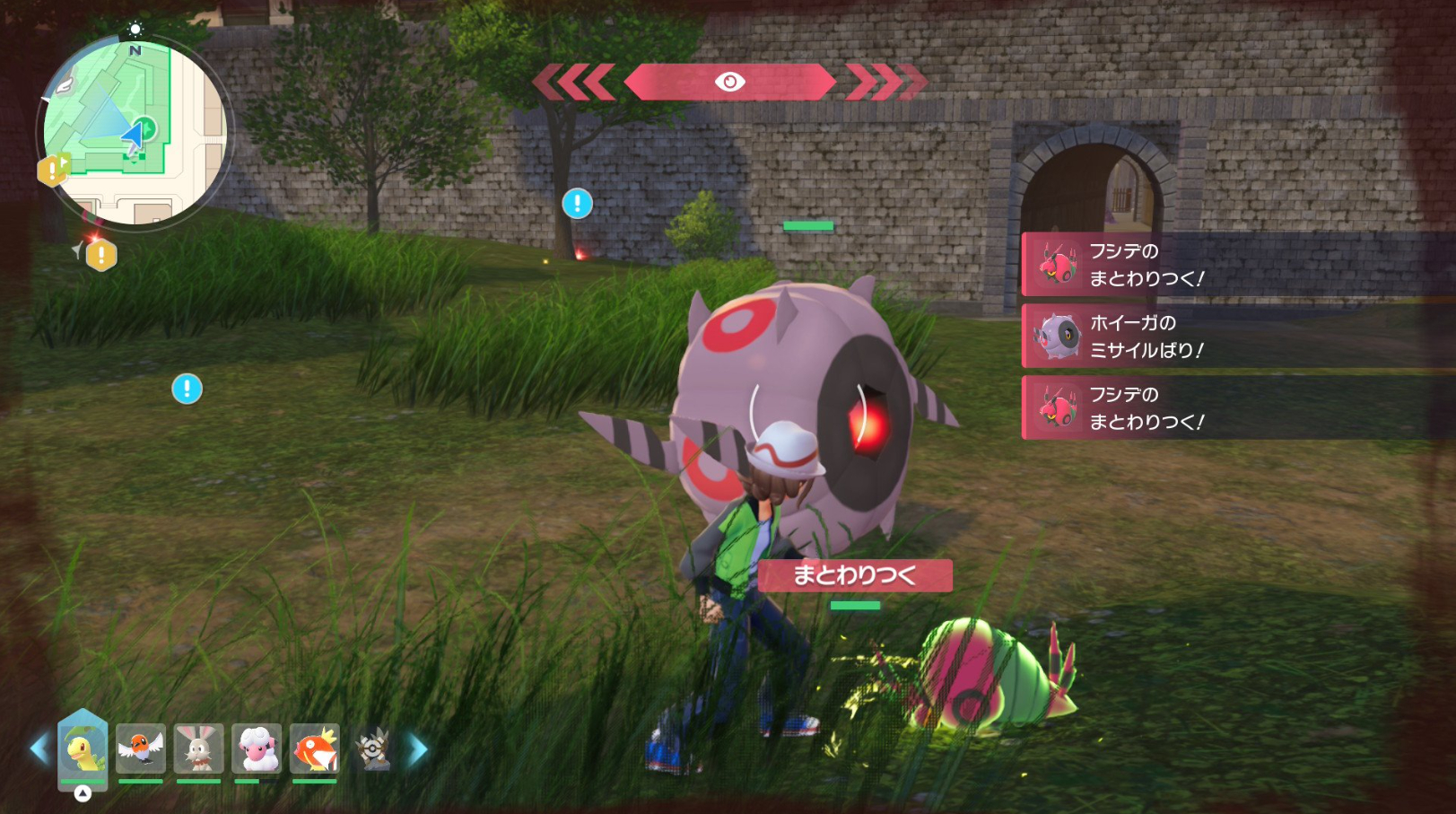Click the left arrow beside the party bar

(x=39, y=748)
